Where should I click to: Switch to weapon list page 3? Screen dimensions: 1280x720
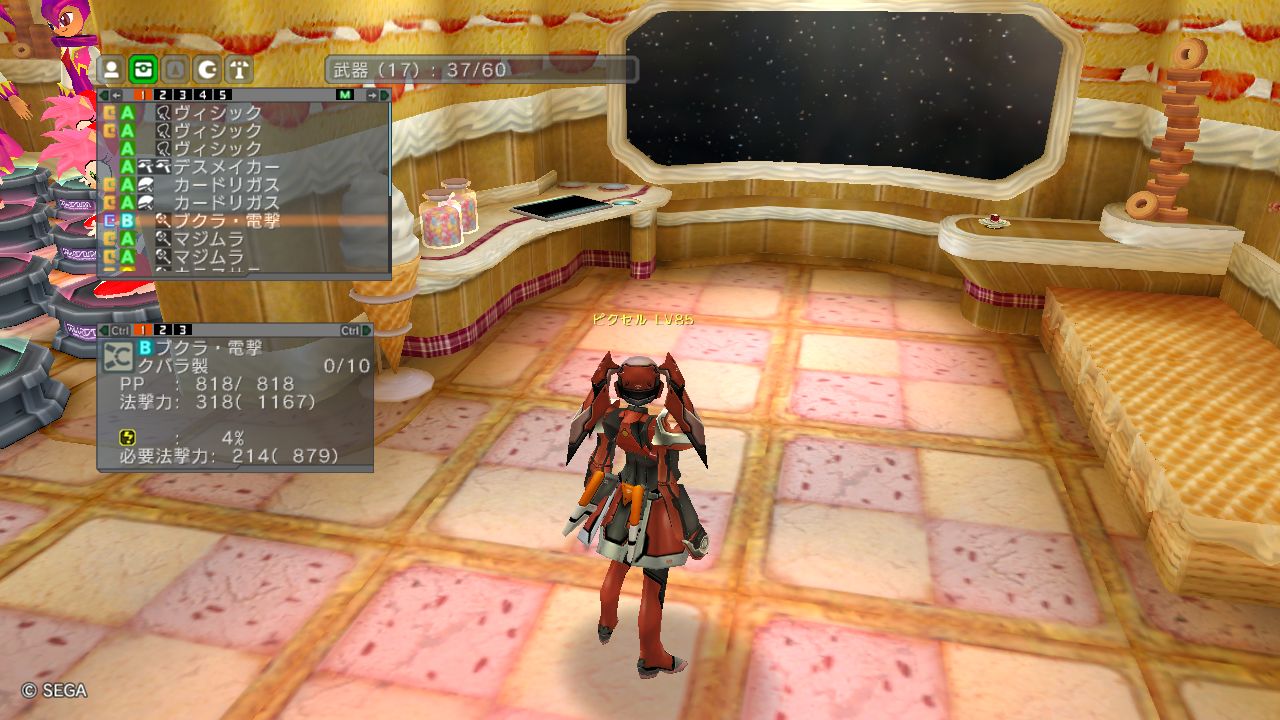(183, 95)
